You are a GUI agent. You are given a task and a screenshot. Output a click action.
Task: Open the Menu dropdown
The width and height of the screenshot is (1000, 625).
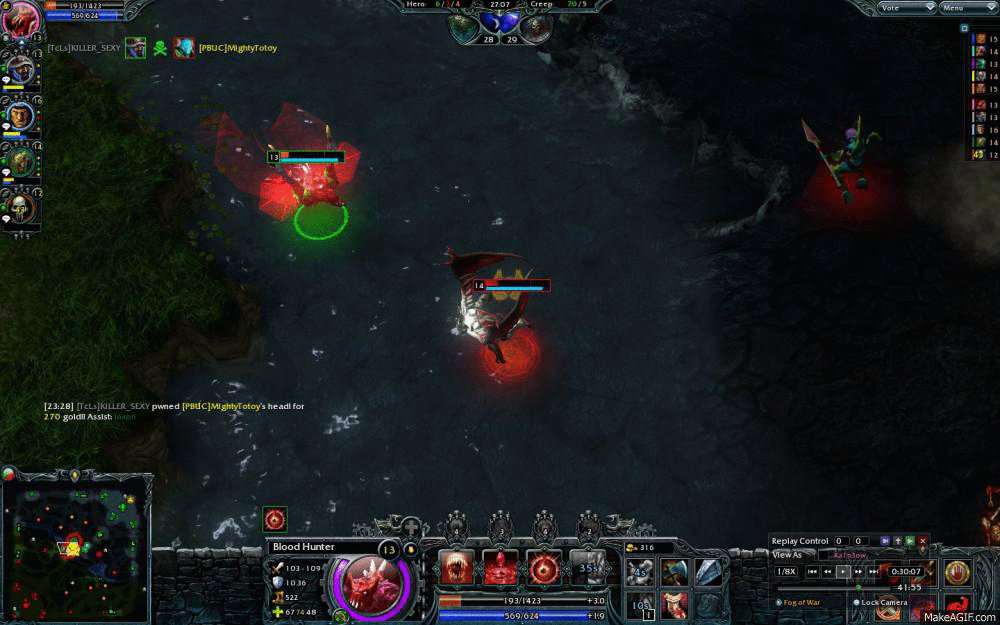point(965,8)
